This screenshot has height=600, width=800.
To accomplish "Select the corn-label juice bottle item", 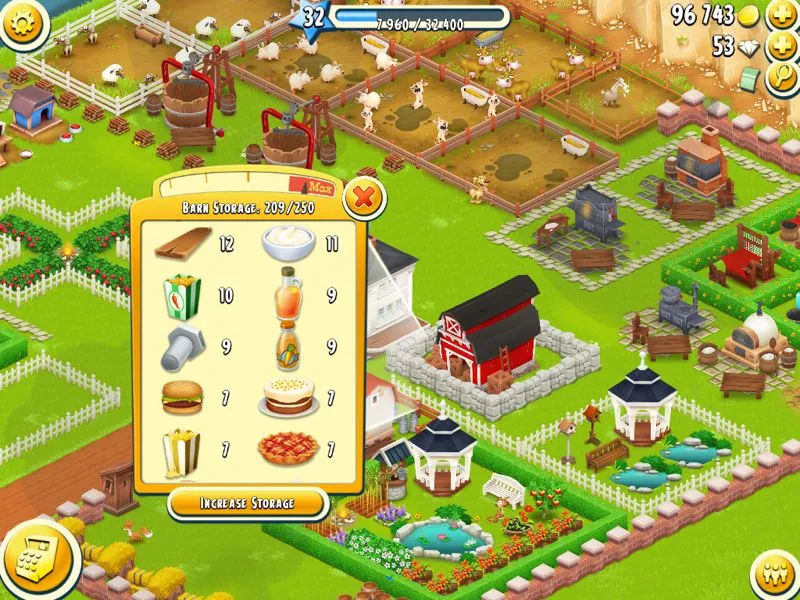I will click(288, 345).
